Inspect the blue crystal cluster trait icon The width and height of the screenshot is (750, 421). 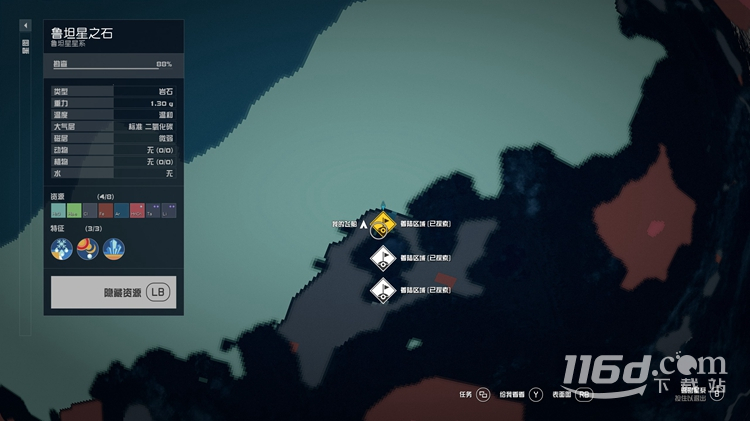(114, 248)
